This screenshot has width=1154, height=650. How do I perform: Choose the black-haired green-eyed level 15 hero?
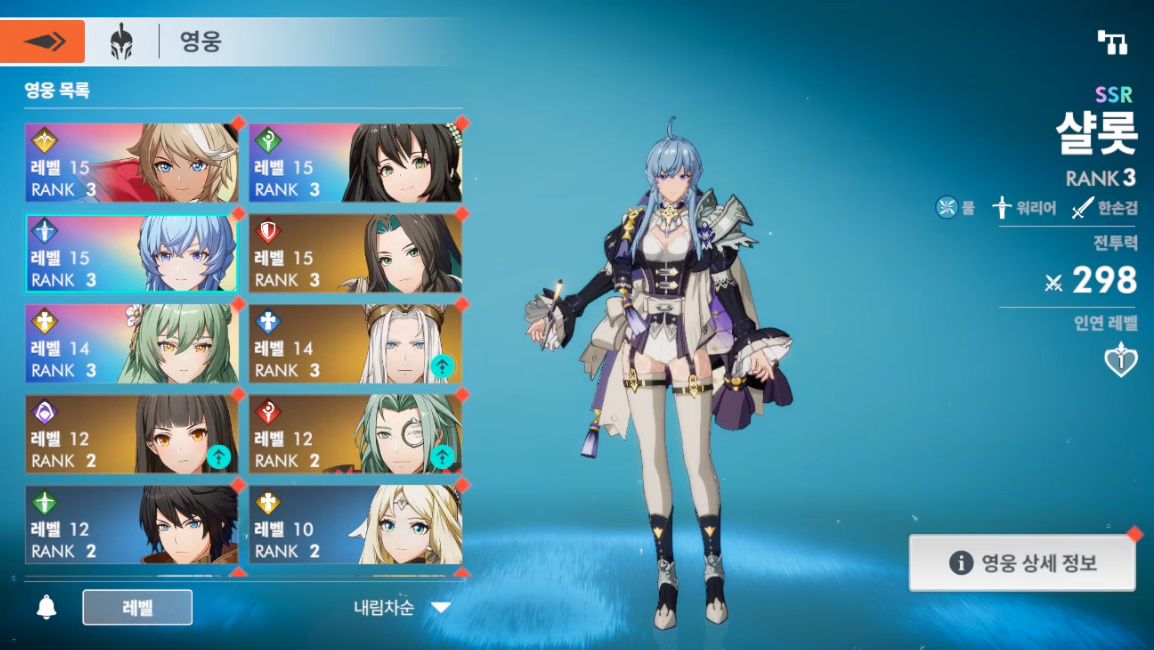tap(355, 163)
